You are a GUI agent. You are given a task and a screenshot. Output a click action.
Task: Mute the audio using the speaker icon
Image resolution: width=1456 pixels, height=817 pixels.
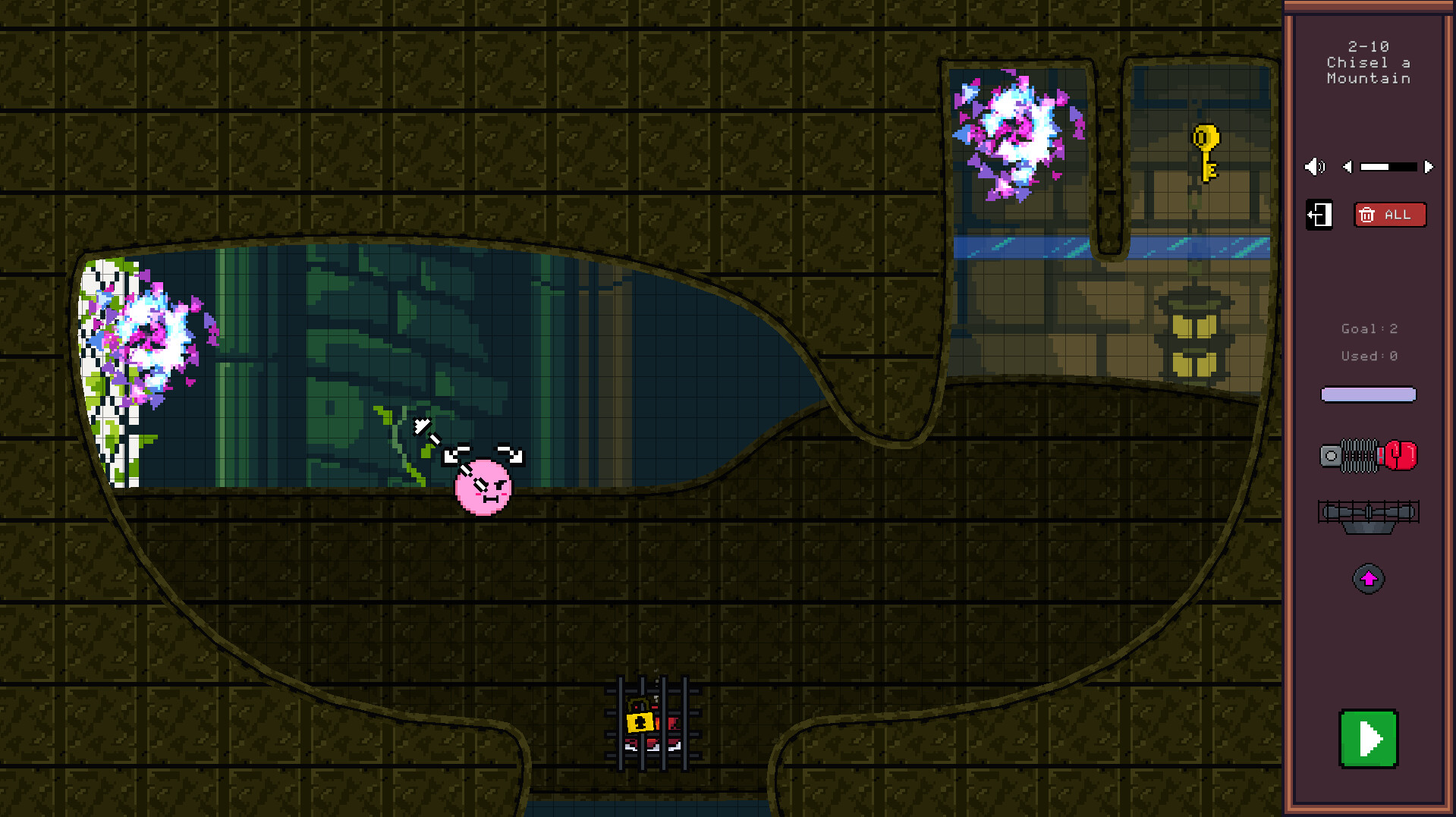(x=1315, y=167)
